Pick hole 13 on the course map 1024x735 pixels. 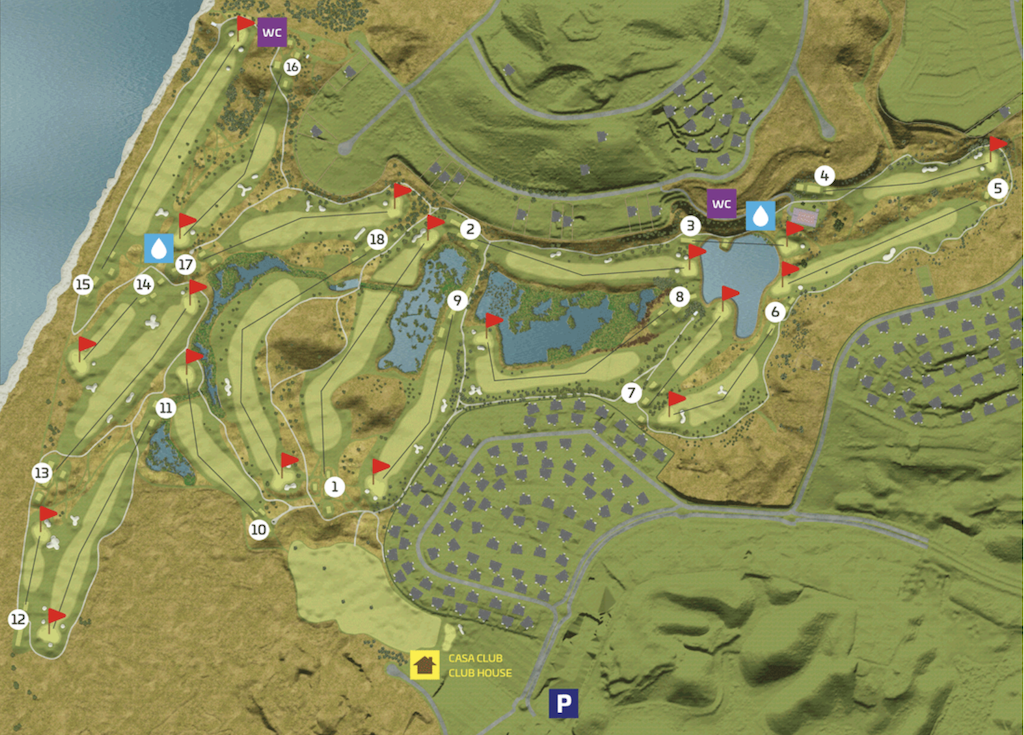pyautogui.click(x=42, y=473)
